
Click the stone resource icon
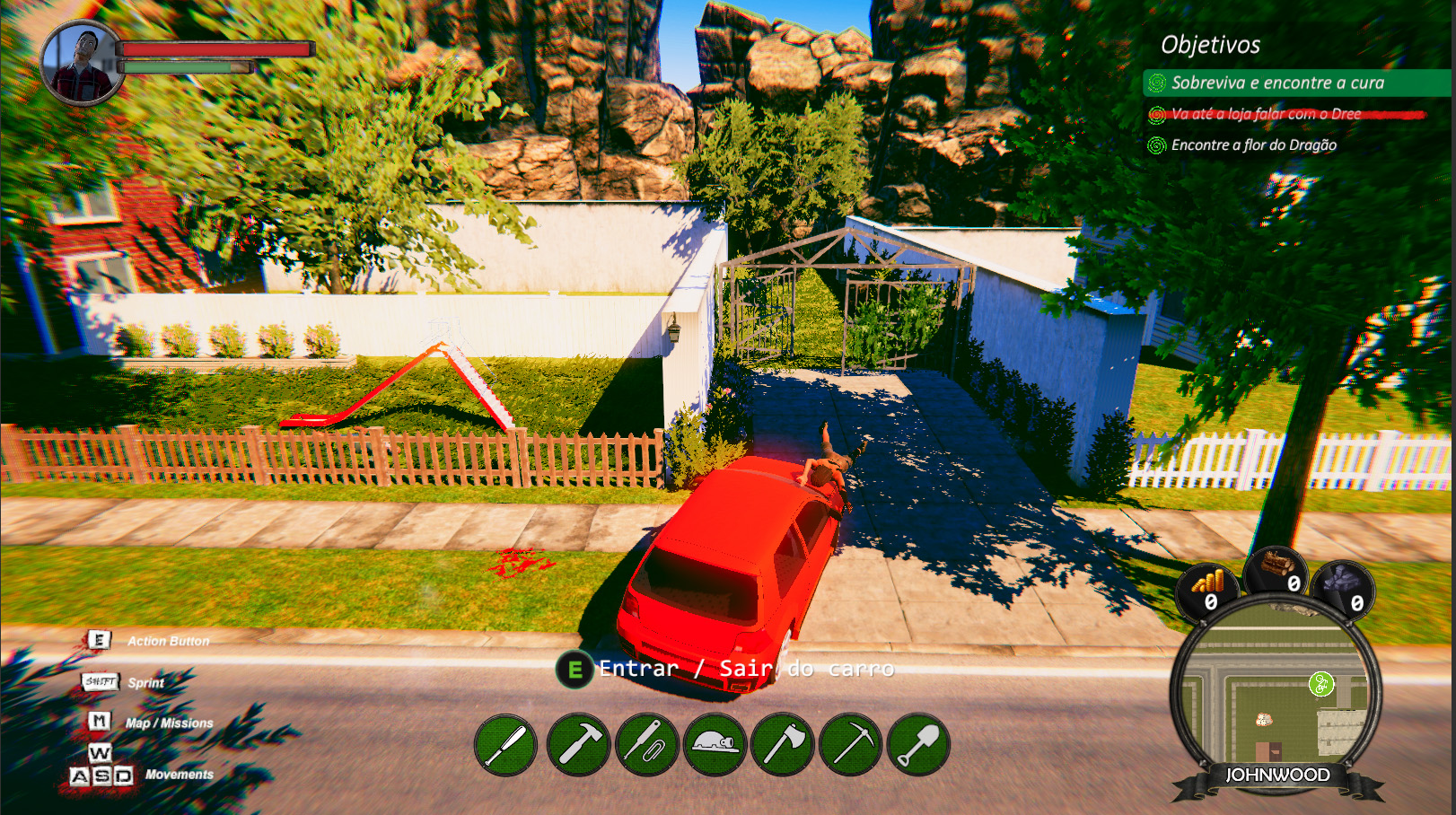[x=1343, y=582]
